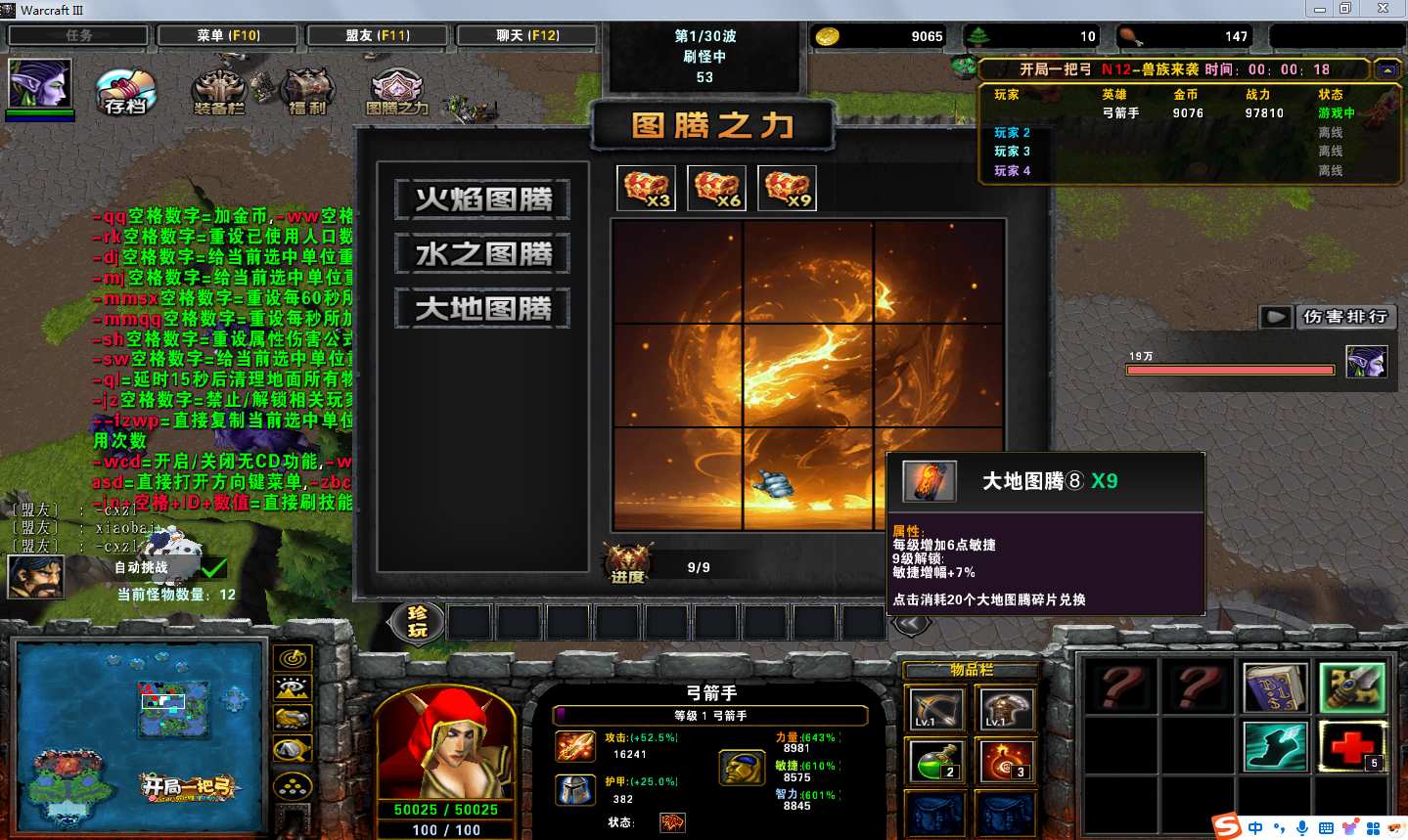
Task: Switch to the 水之图腾 tab
Action: [483, 254]
